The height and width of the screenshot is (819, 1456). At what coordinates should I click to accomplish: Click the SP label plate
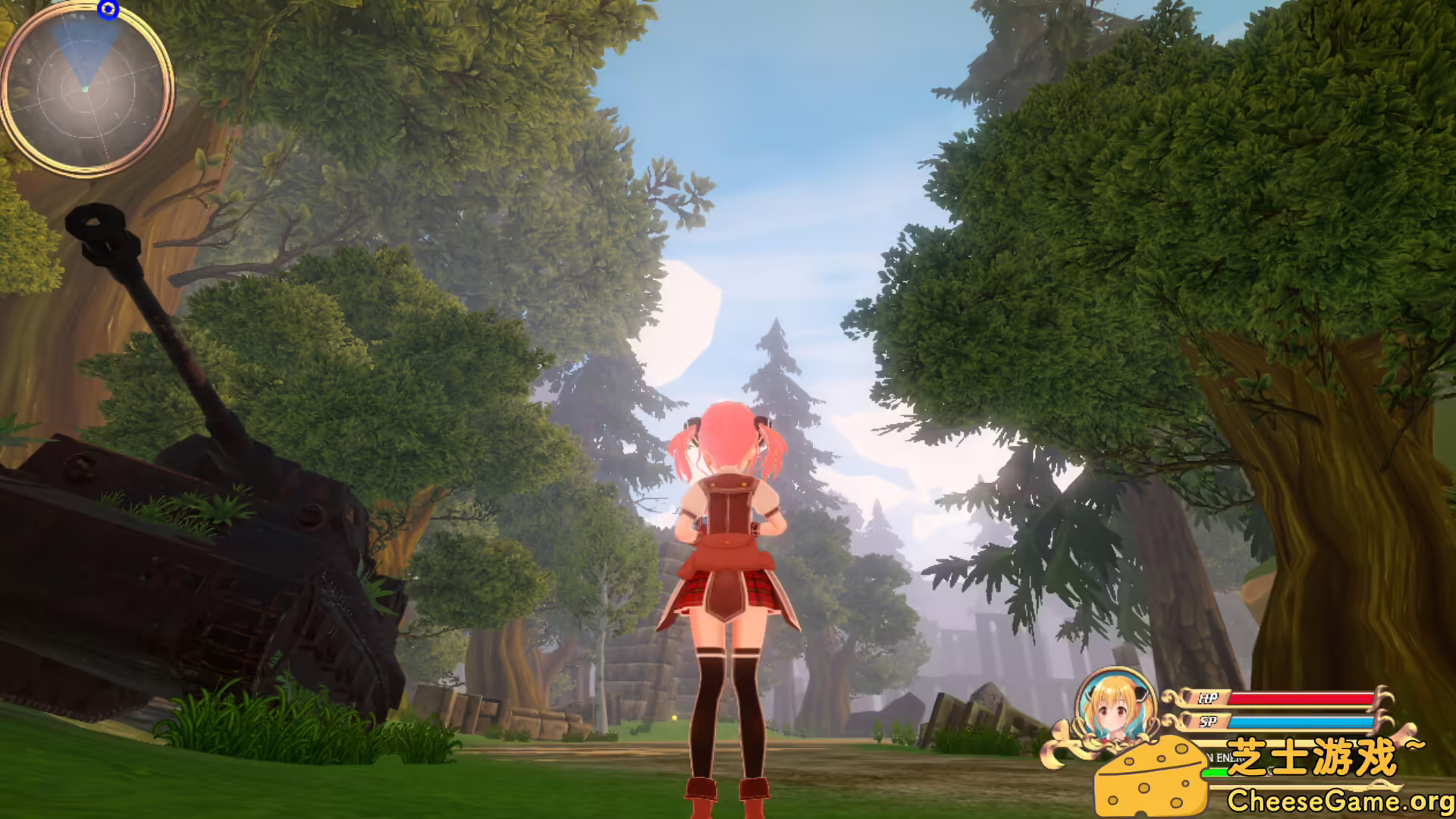(x=1209, y=722)
